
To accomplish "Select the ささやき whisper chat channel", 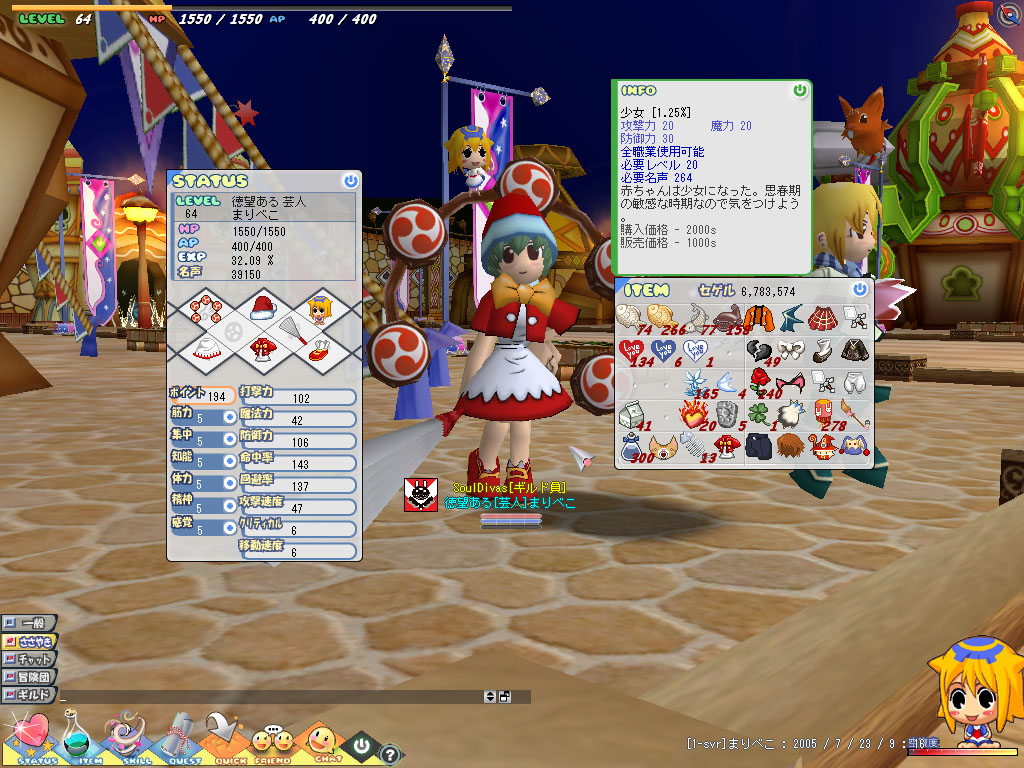I will tap(30, 640).
